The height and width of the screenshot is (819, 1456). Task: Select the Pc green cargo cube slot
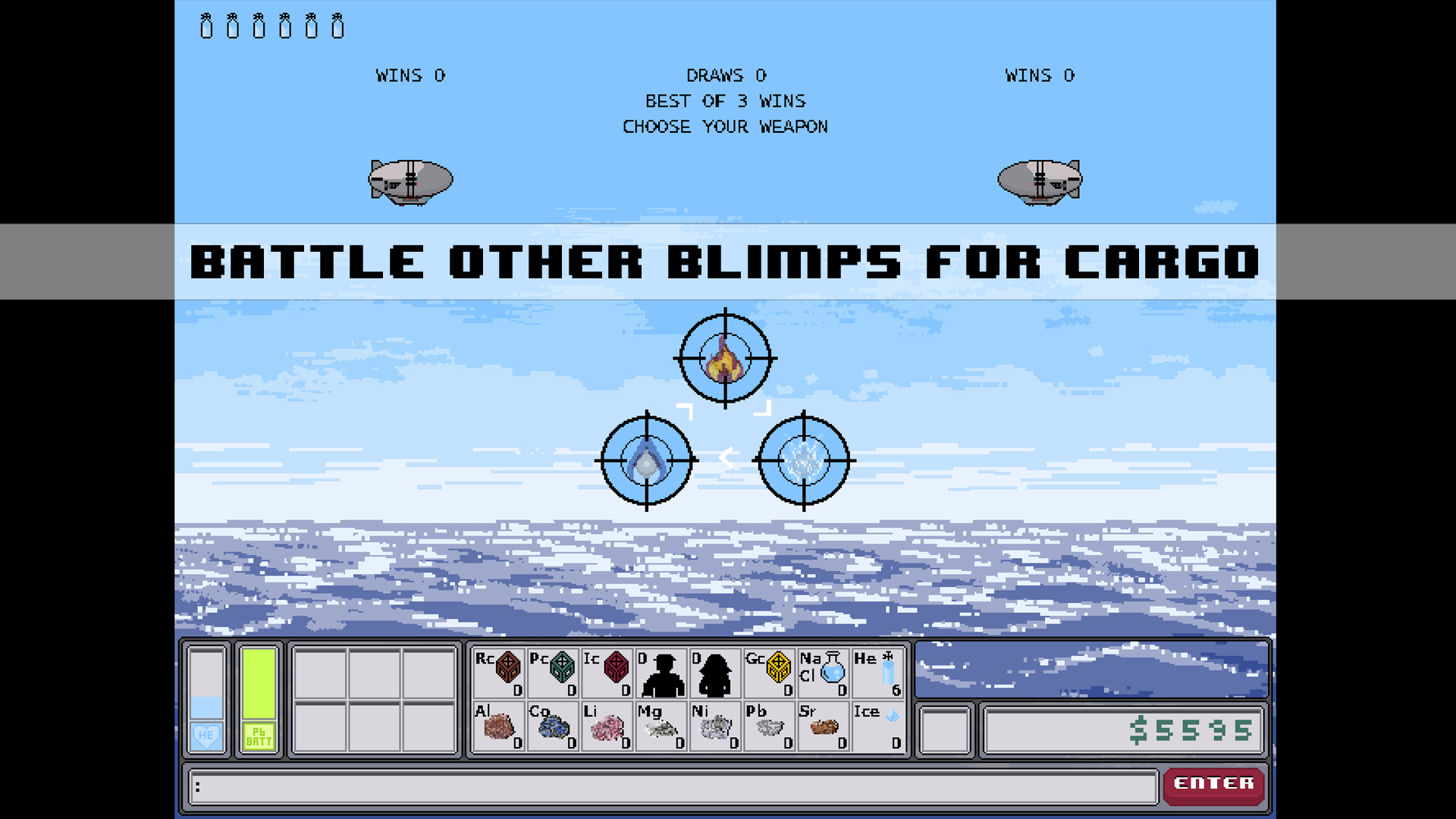click(x=551, y=672)
